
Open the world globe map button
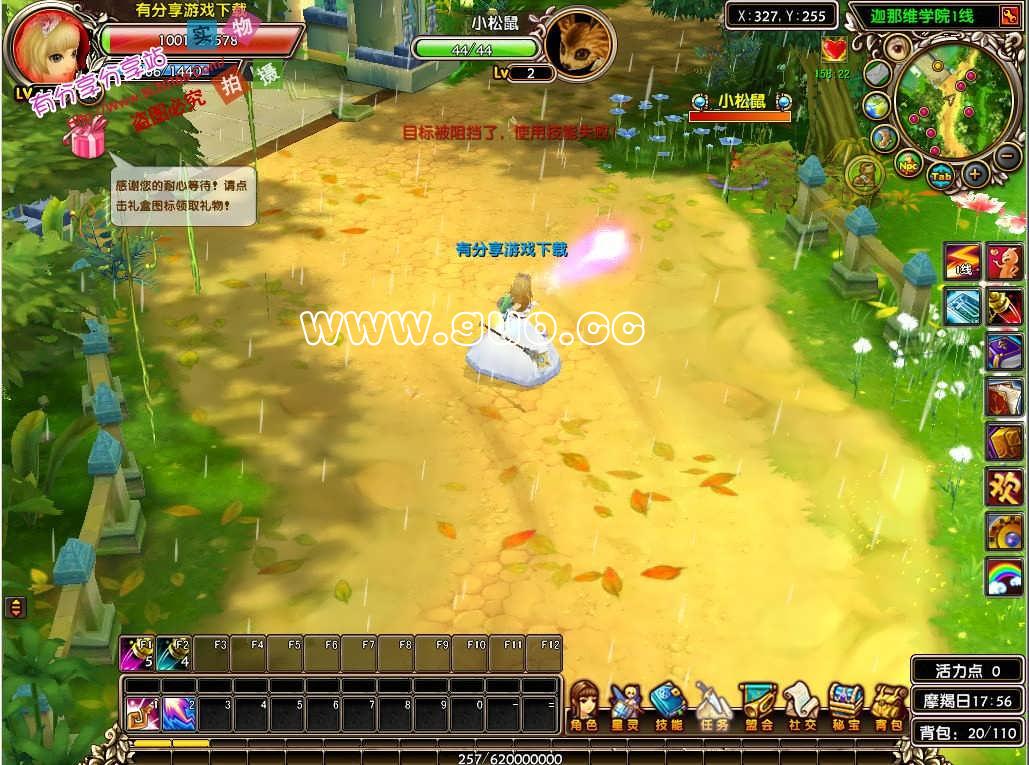877,106
